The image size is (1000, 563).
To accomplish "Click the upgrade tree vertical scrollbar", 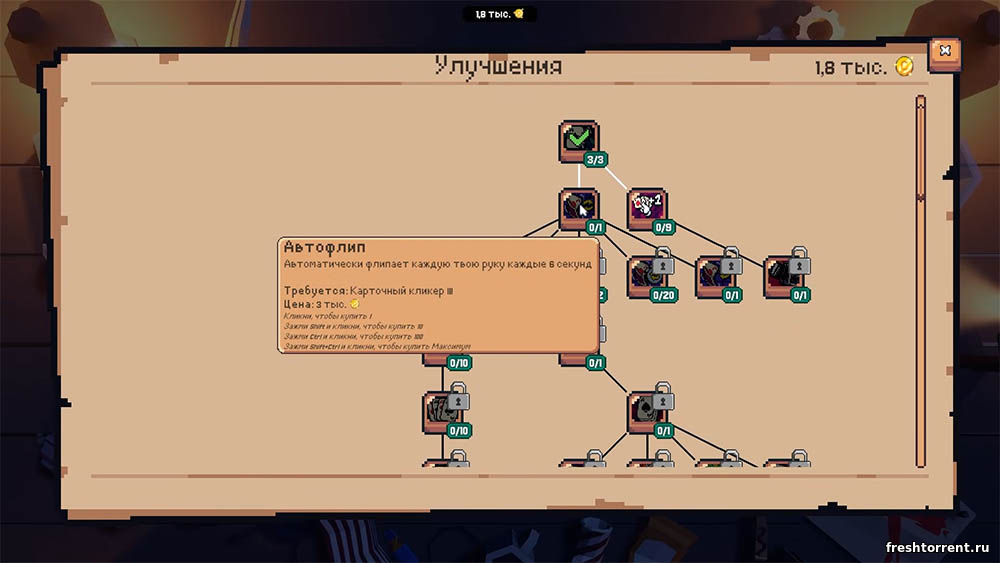I will coord(921,280).
